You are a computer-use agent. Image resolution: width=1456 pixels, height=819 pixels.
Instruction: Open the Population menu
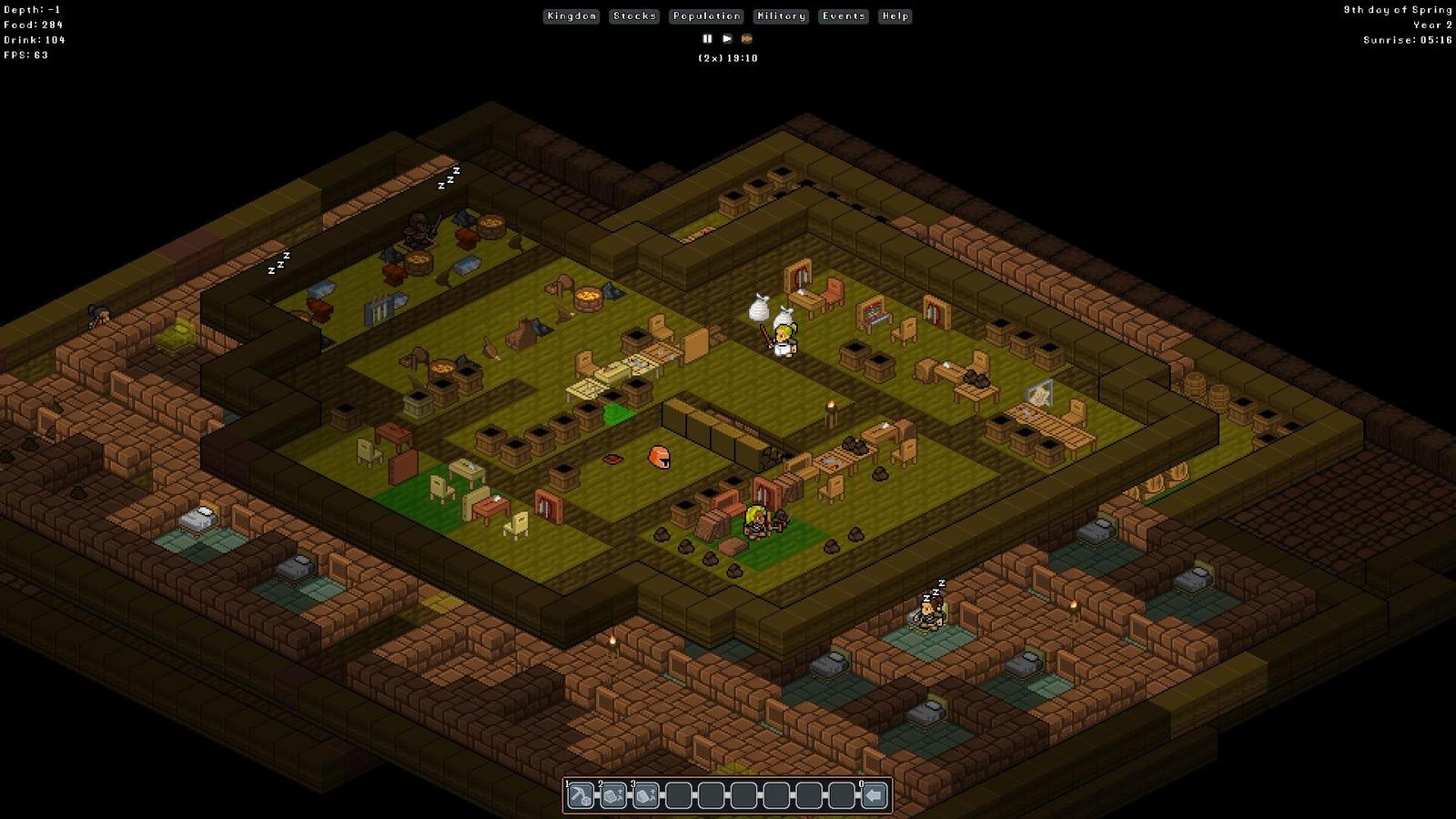click(x=706, y=16)
